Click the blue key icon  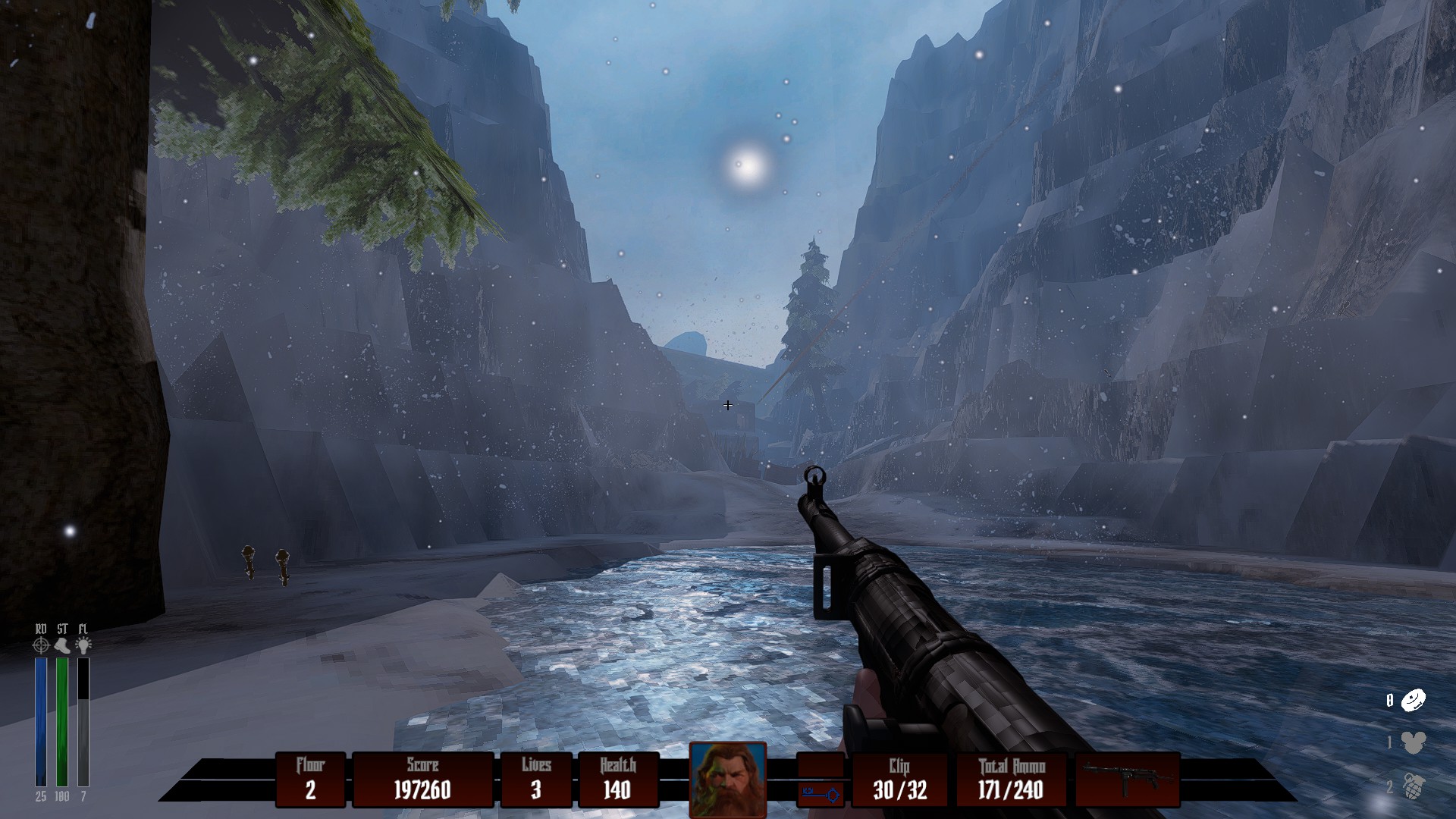click(x=821, y=795)
